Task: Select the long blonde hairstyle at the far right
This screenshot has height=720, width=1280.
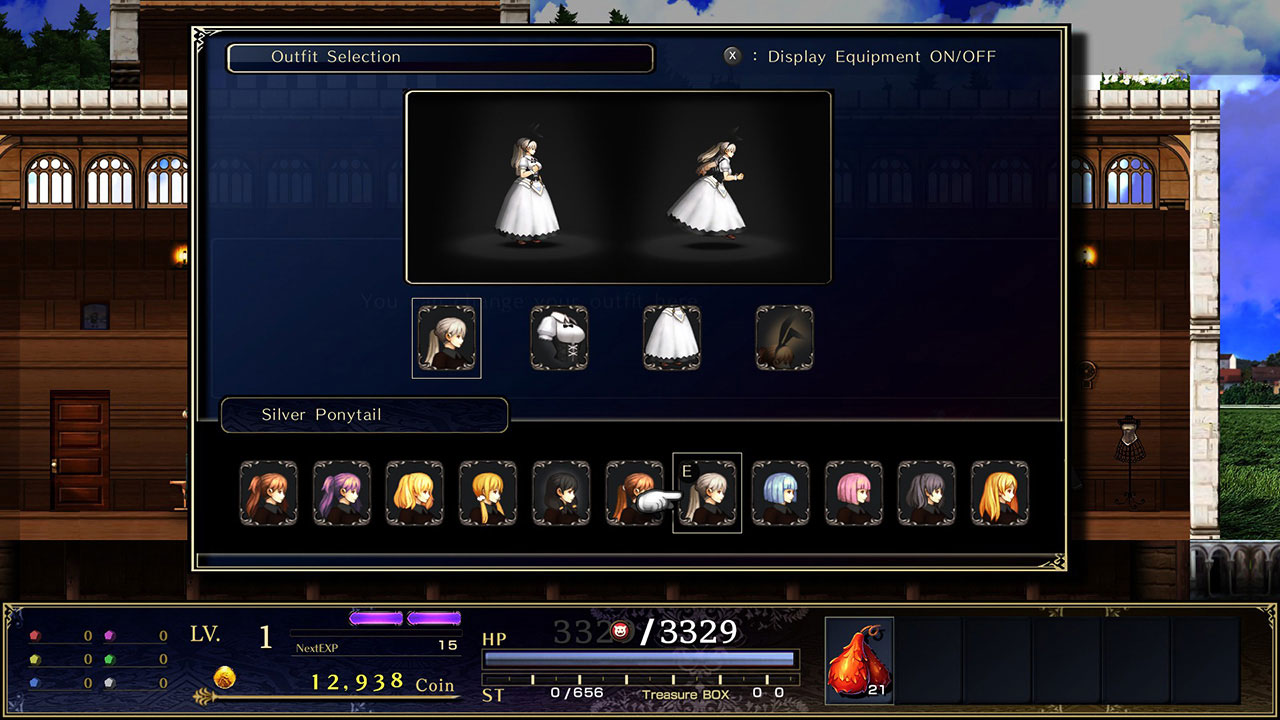Action: click(1000, 492)
